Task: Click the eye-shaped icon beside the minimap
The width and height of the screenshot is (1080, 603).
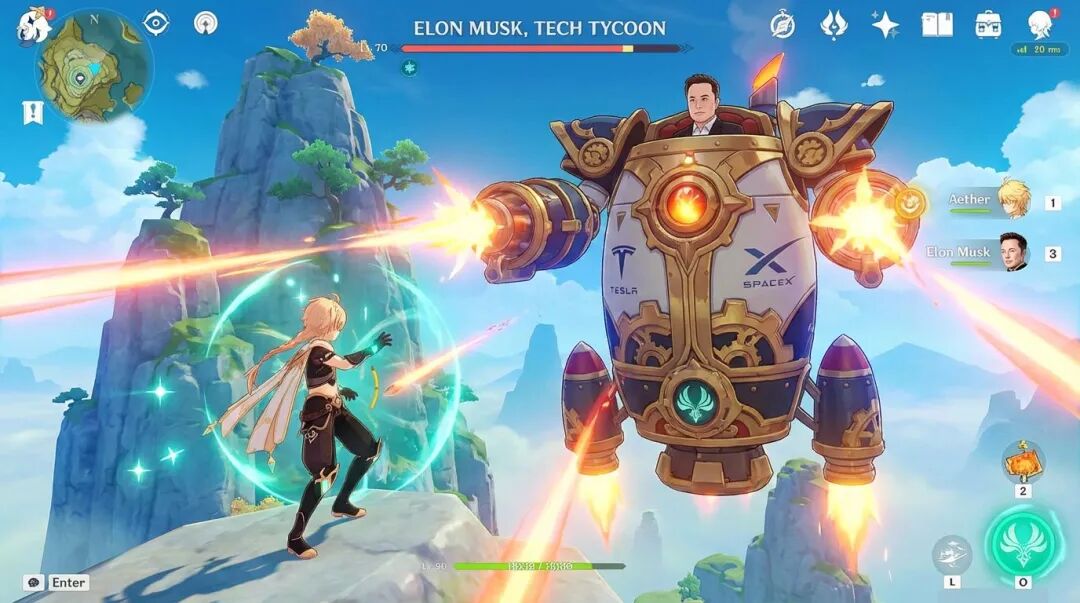Action: click(x=157, y=23)
